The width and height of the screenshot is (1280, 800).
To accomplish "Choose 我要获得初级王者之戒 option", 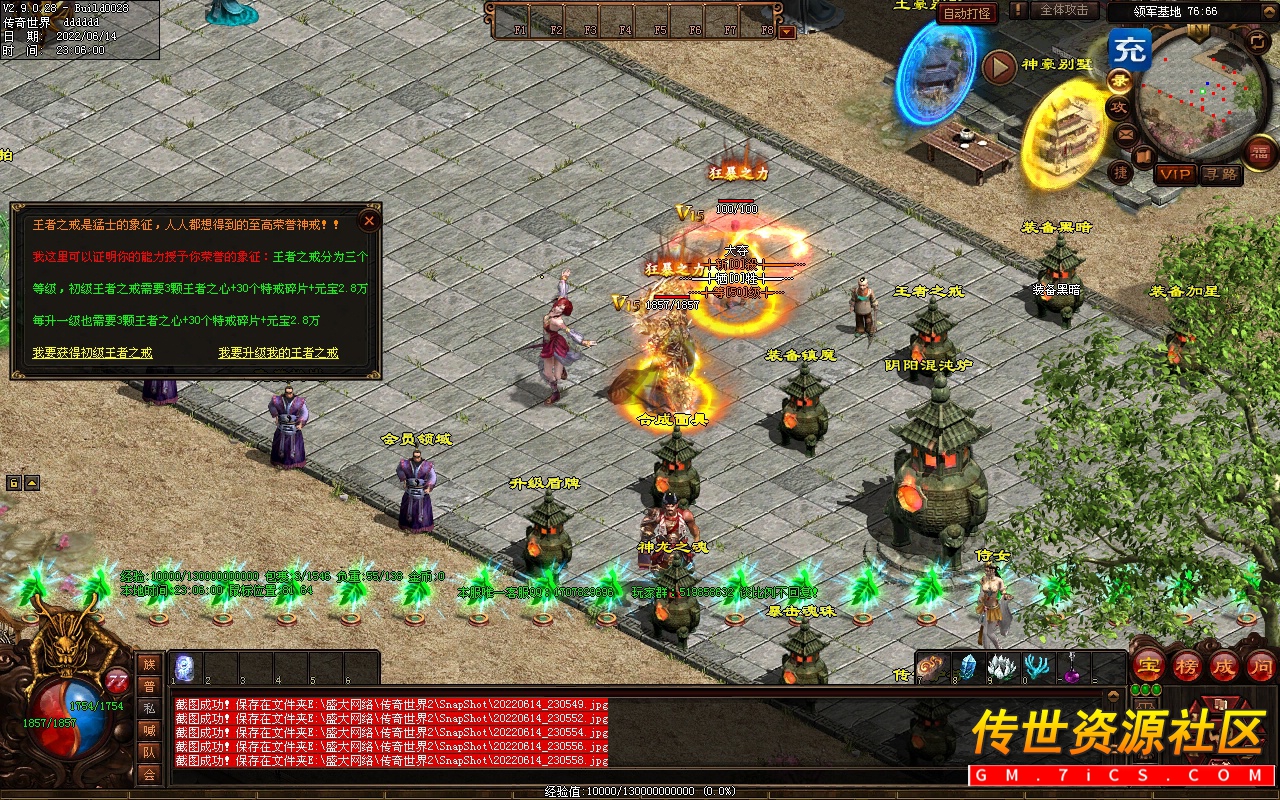I will point(92,353).
